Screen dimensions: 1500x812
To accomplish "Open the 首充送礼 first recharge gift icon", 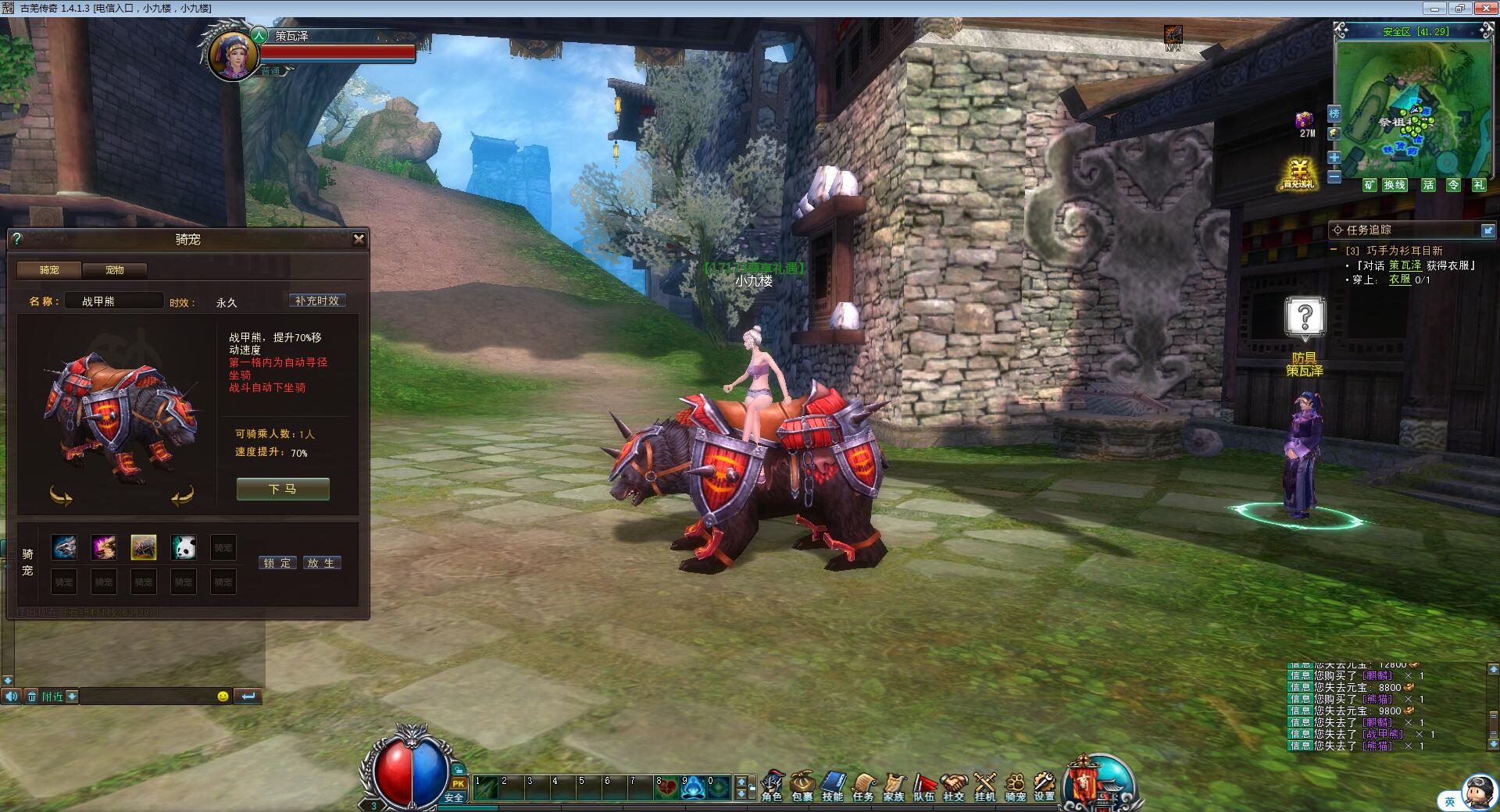I will (x=1298, y=174).
